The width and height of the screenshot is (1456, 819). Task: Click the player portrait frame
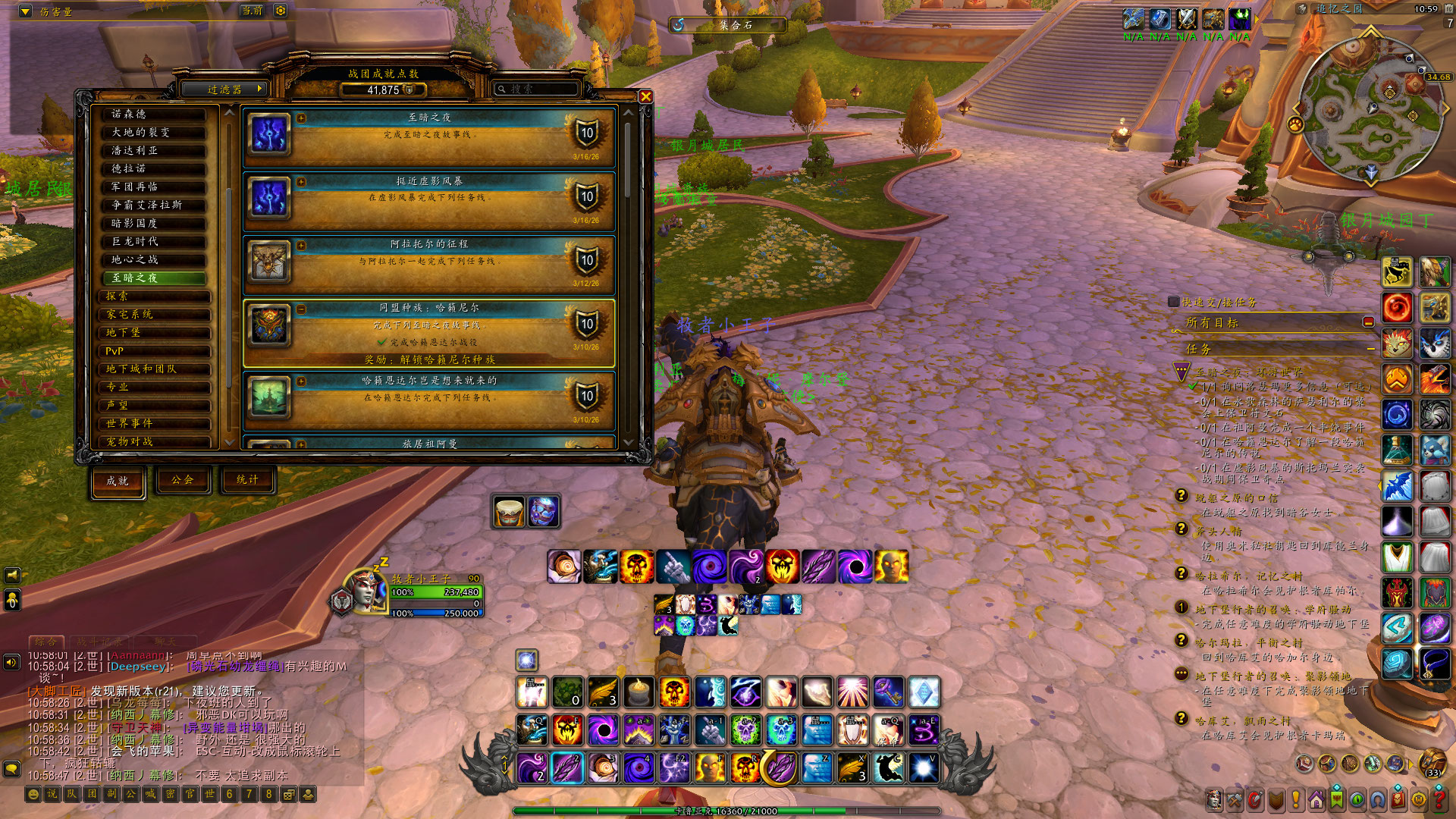[362, 591]
